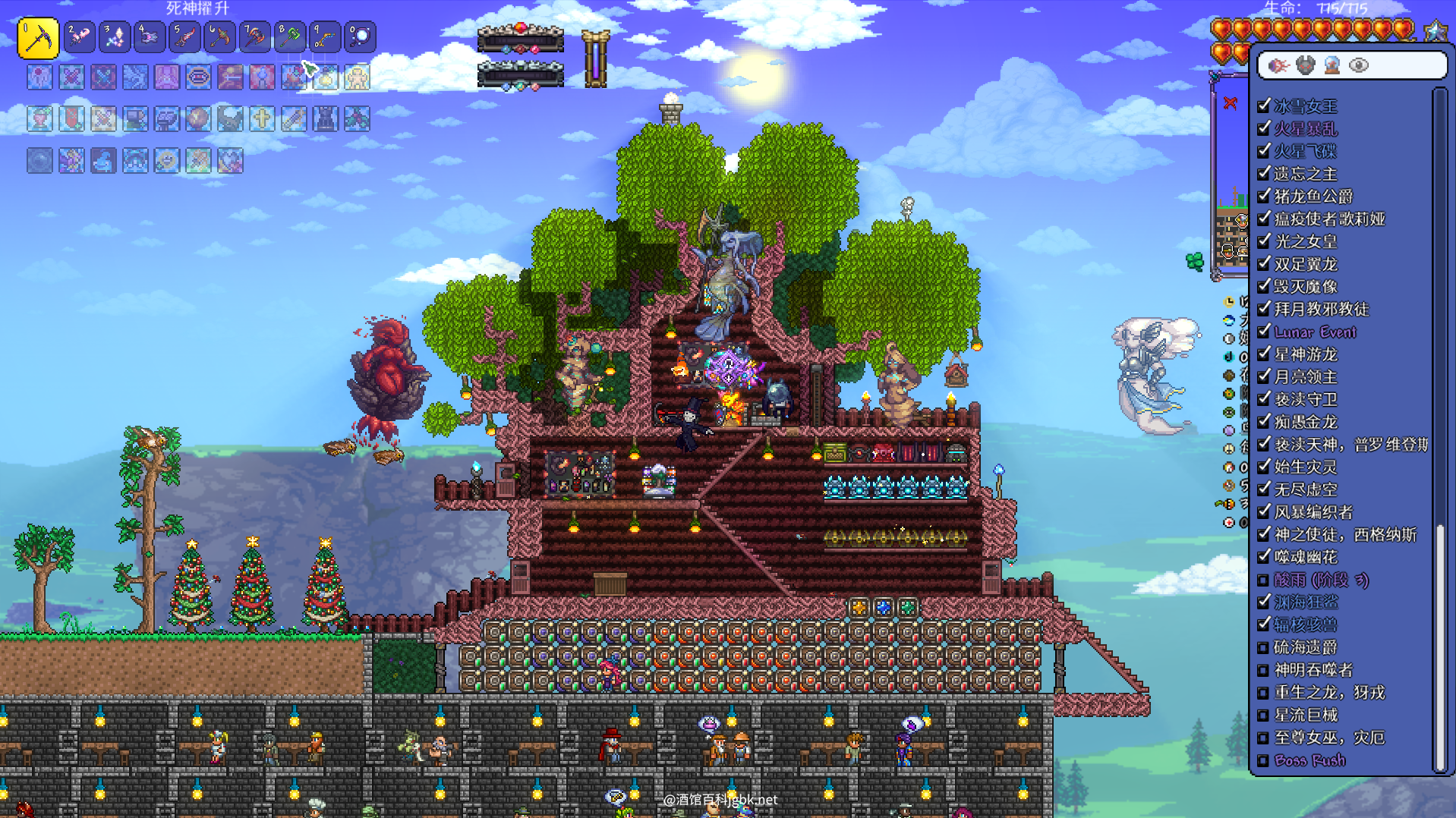Select the magic mirror in hotbar slot 0
This screenshot has width=1456, height=818.
361,37
